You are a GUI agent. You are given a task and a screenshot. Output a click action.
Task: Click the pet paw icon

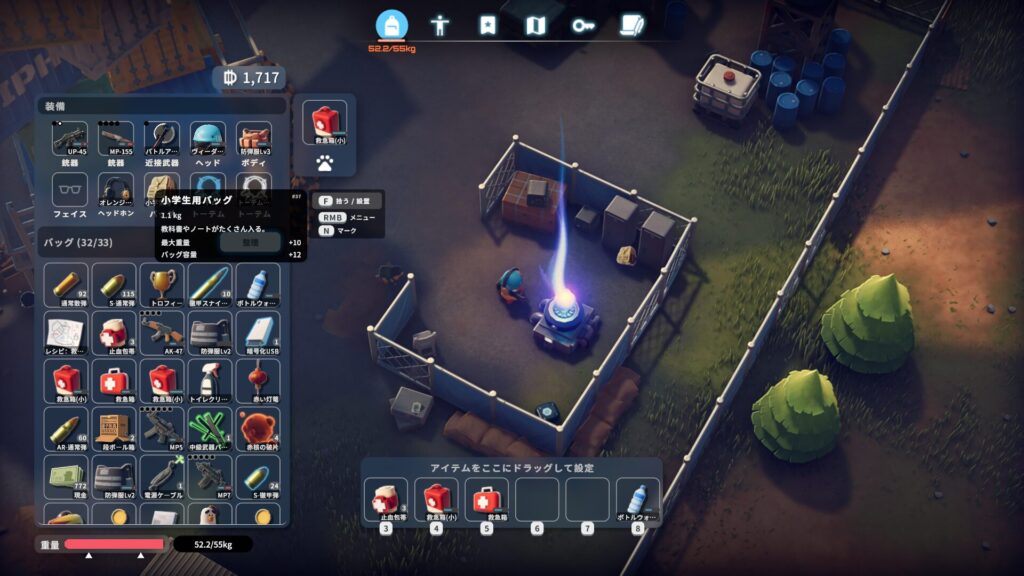[x=324, y=160]
